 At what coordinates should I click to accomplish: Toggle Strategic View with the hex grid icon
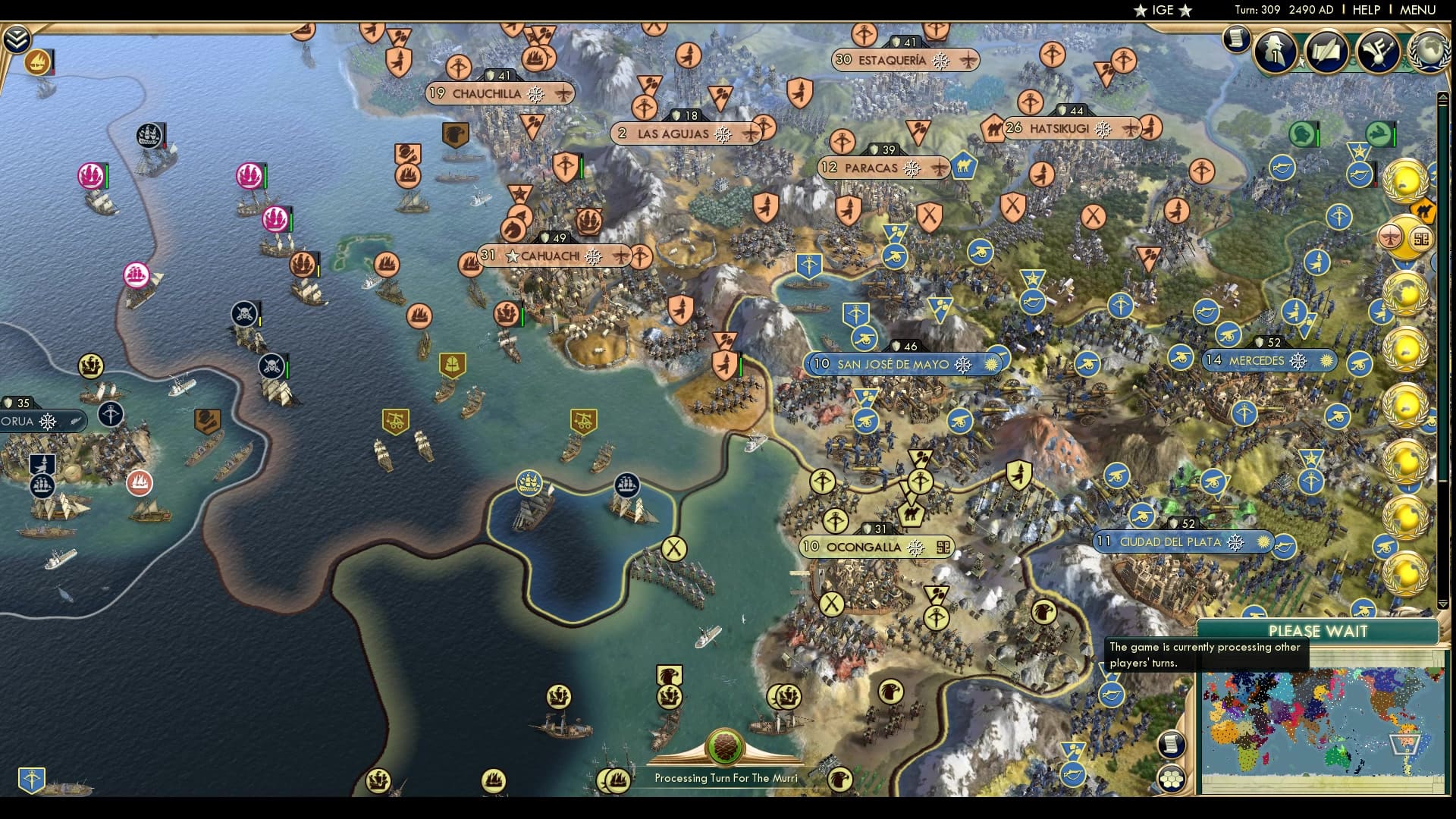[1172, 778]
